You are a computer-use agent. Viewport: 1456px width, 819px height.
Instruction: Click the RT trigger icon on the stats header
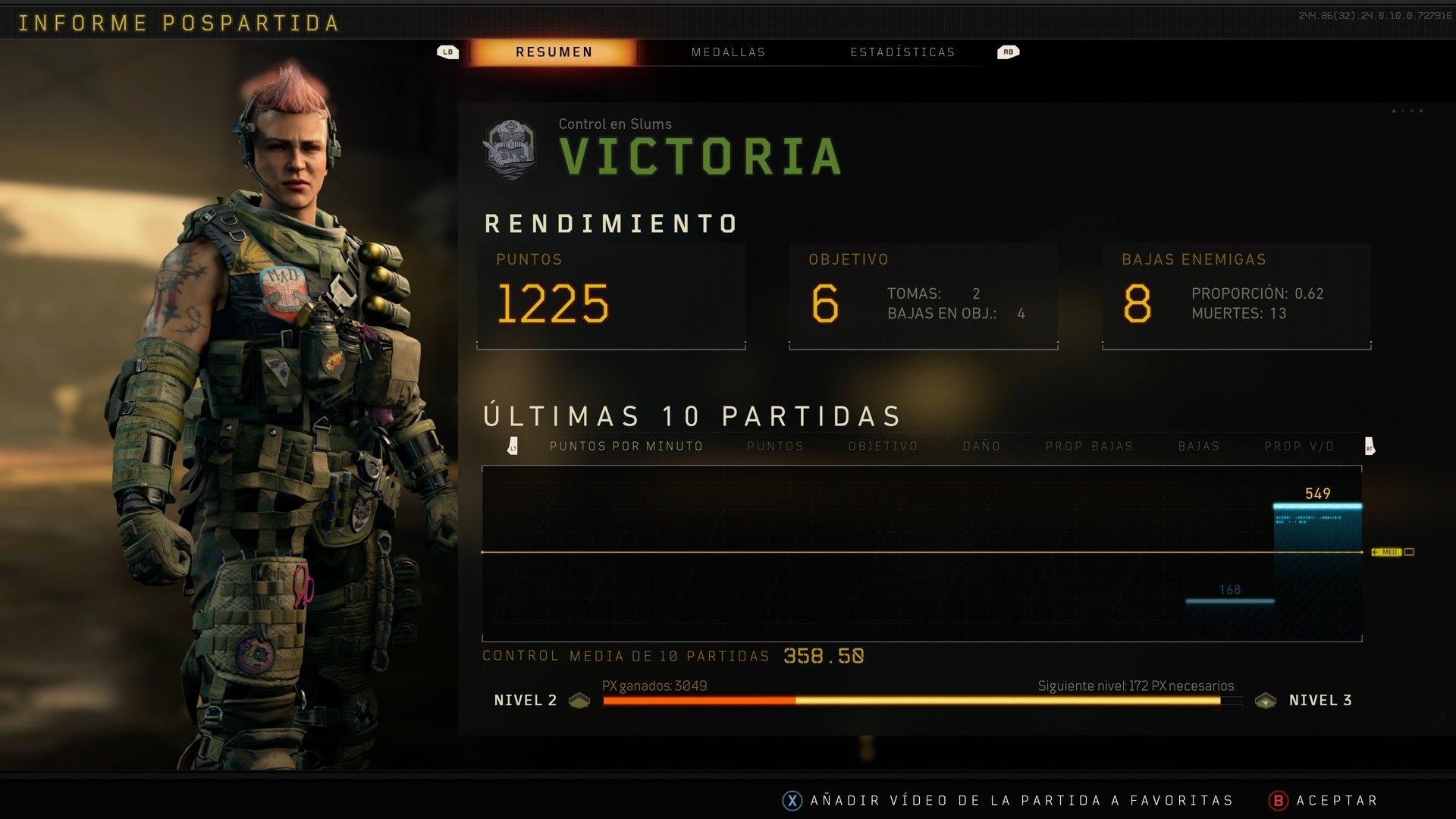click(1370, 447)
